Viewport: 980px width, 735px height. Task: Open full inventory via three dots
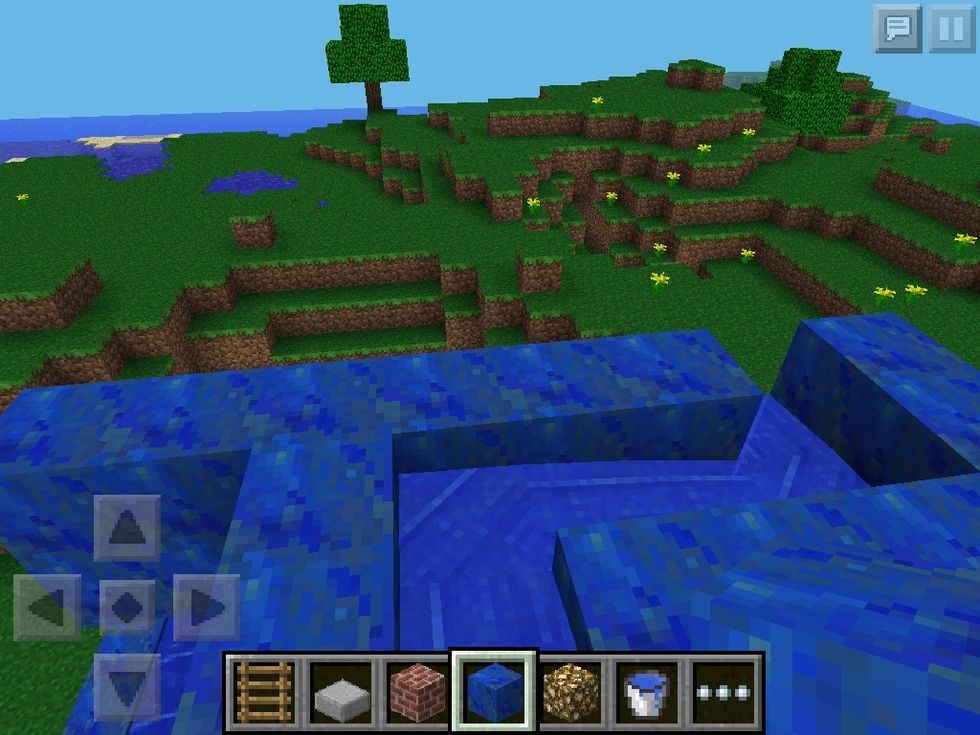(x=725, y=692)
